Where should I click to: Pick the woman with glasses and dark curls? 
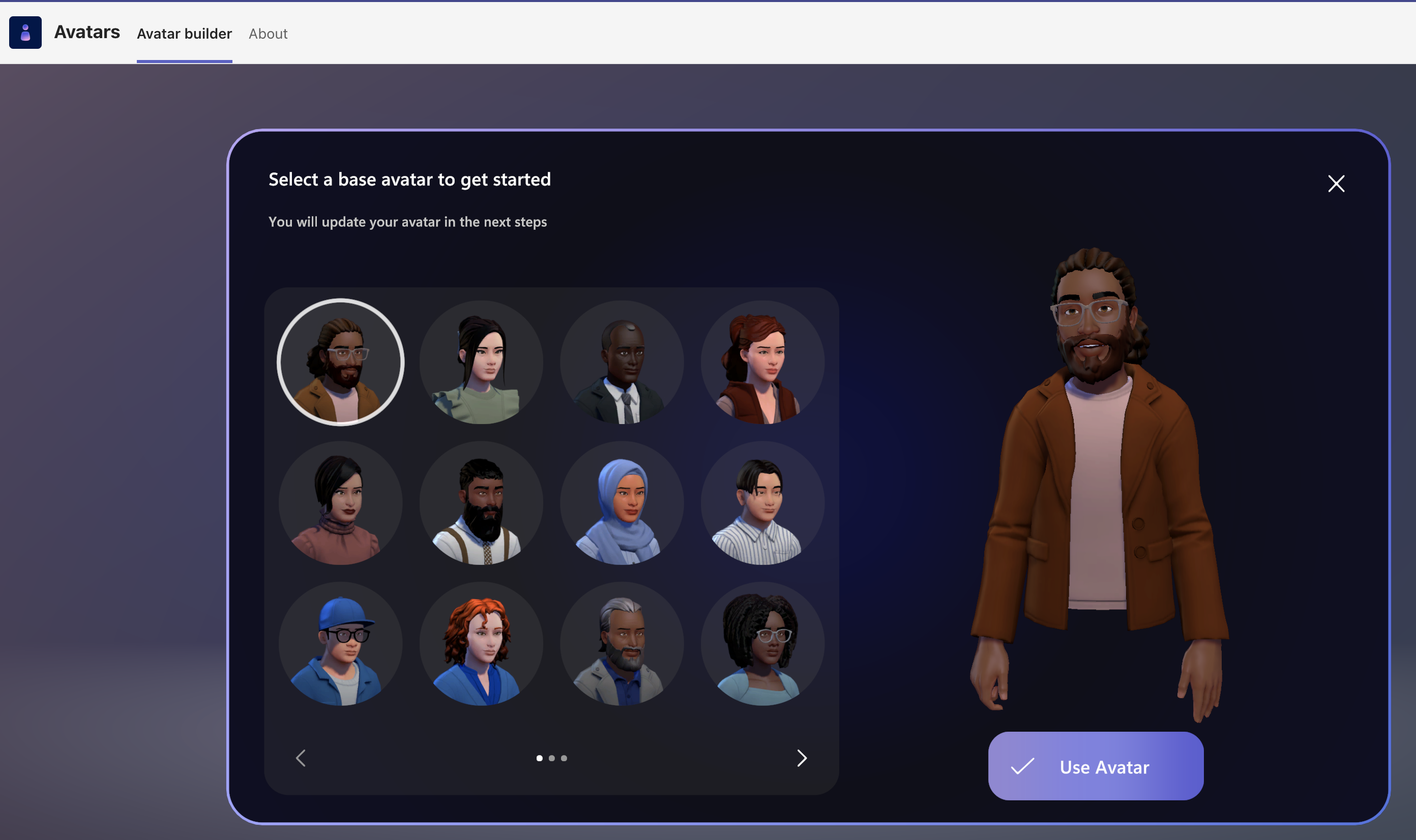761,643
